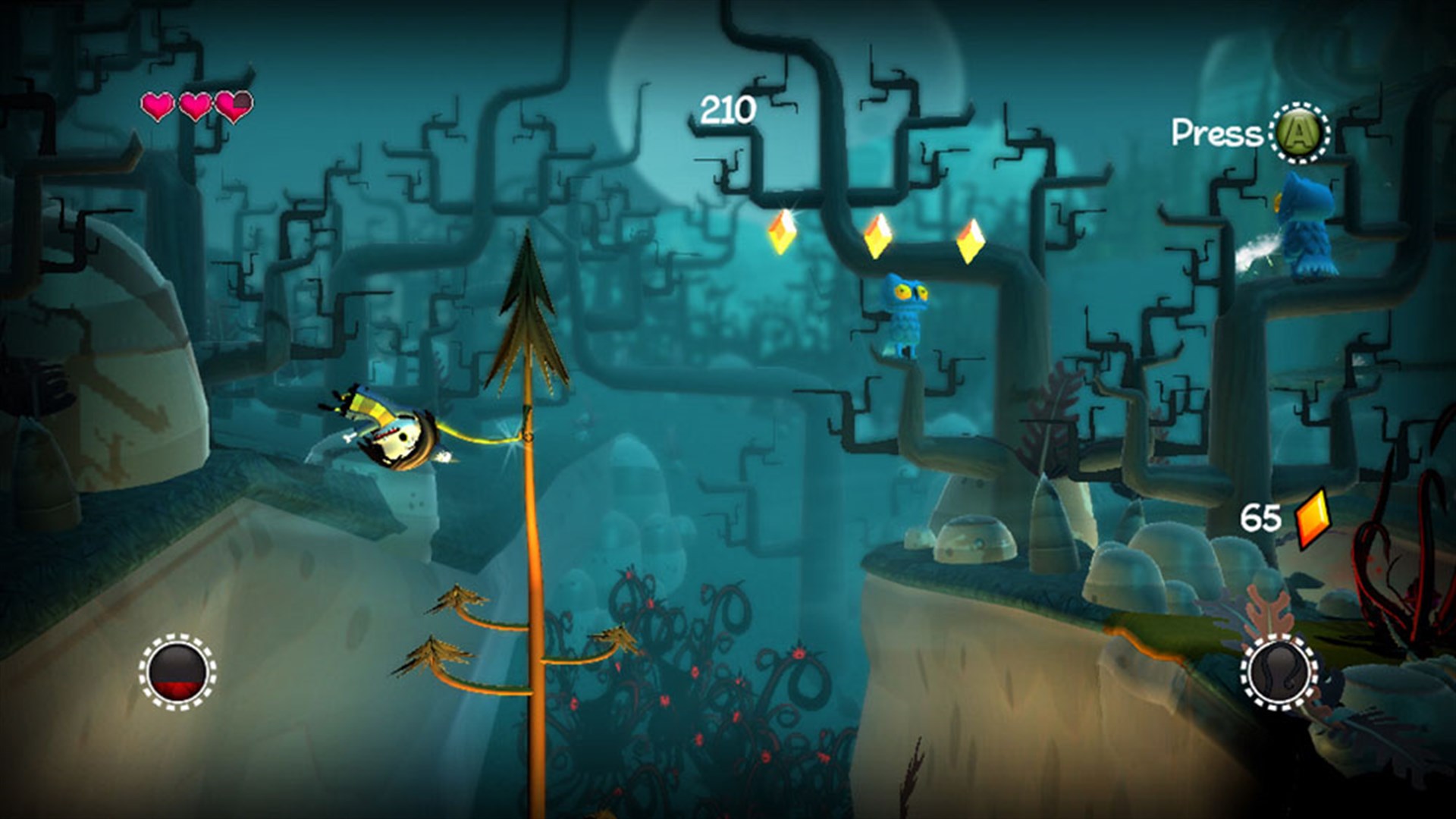Click the first full pink heart
Image resolution: width=1456 pixels, height=819 pixels.
tap(158, 106)
